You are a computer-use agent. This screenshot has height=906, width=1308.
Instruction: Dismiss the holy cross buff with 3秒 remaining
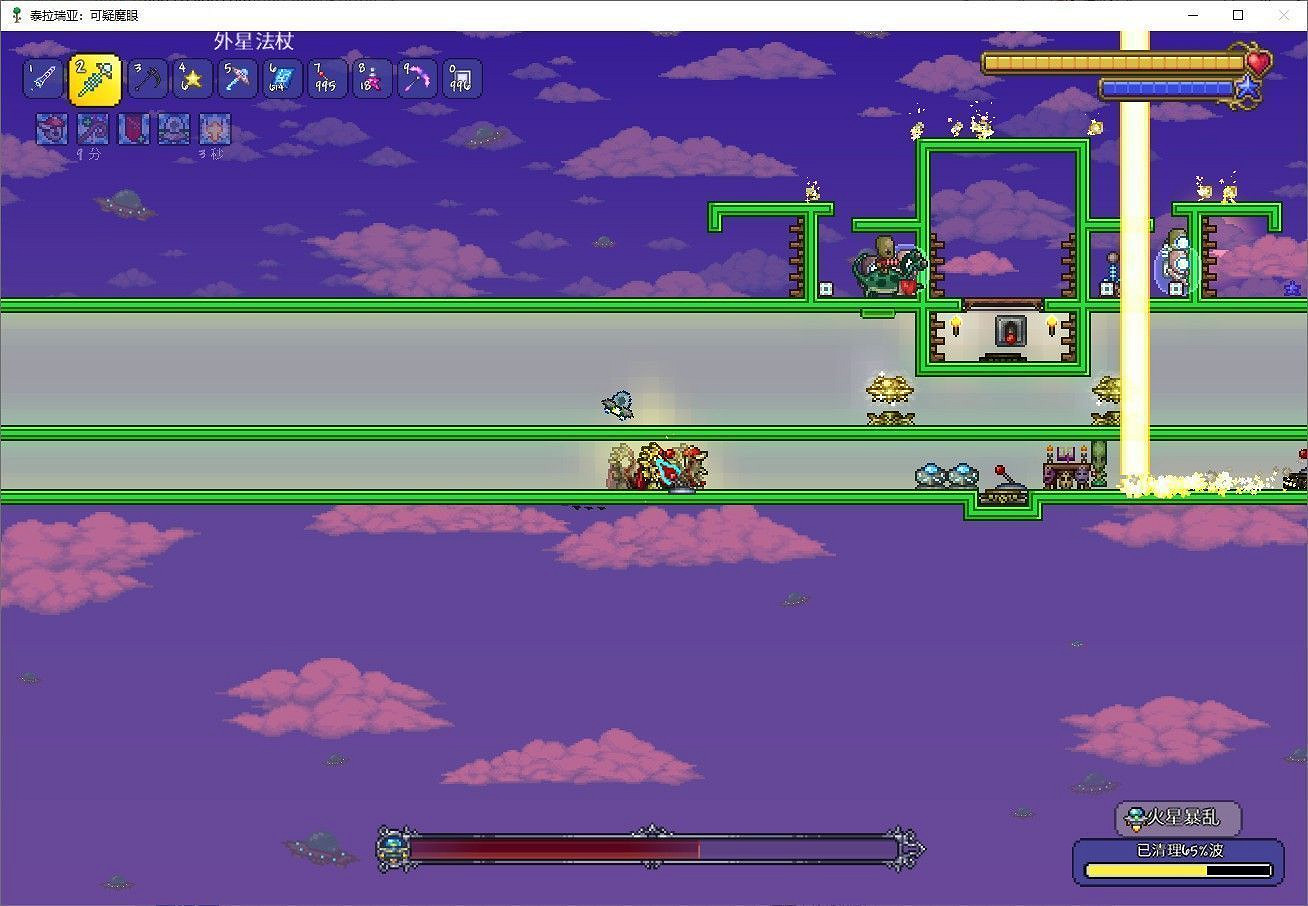(x=214, y=128)
